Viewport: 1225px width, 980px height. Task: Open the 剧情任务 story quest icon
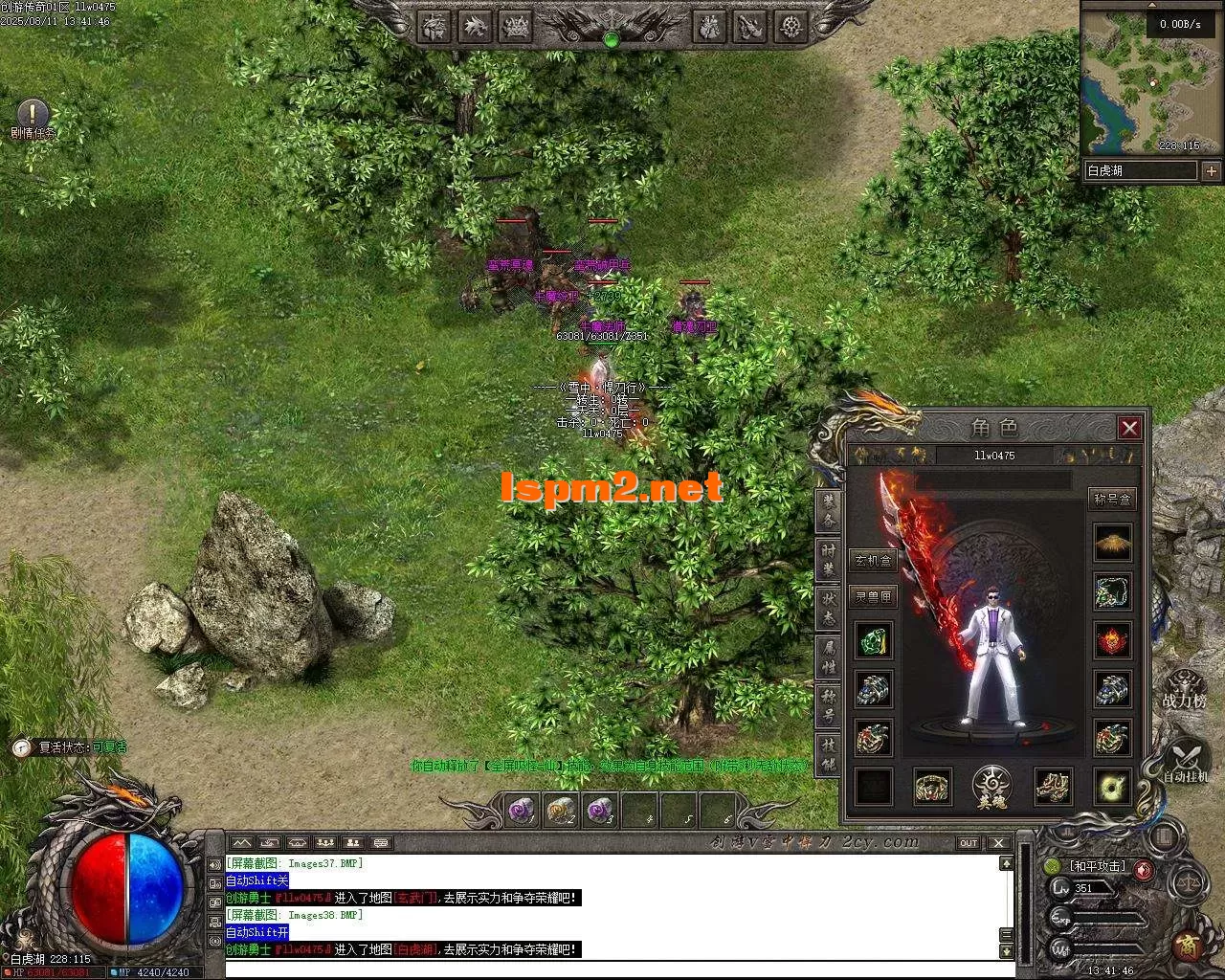(33, 118)
